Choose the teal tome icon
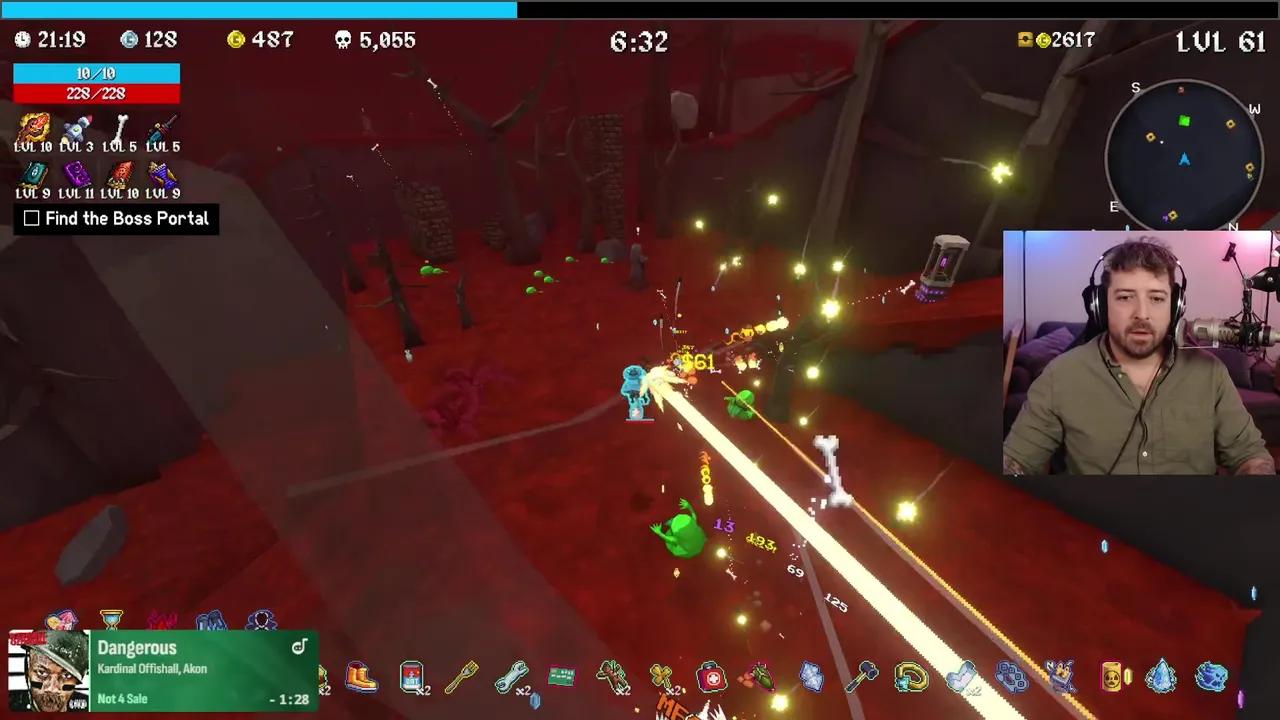Image resolution: width=1280 pixels, height=720 pixels. point(33,175)
